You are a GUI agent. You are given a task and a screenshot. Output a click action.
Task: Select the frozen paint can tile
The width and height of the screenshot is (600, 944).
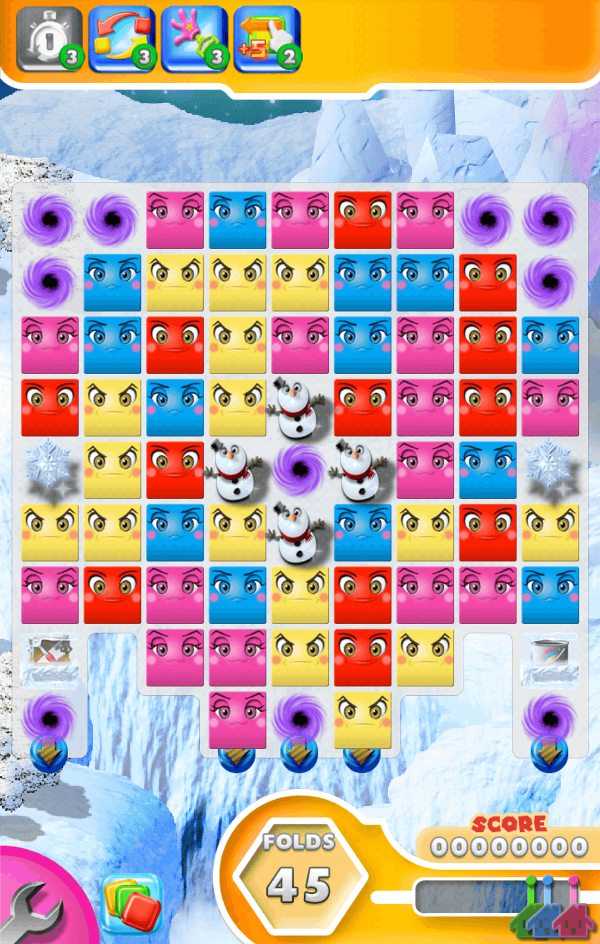click(549, 658)
